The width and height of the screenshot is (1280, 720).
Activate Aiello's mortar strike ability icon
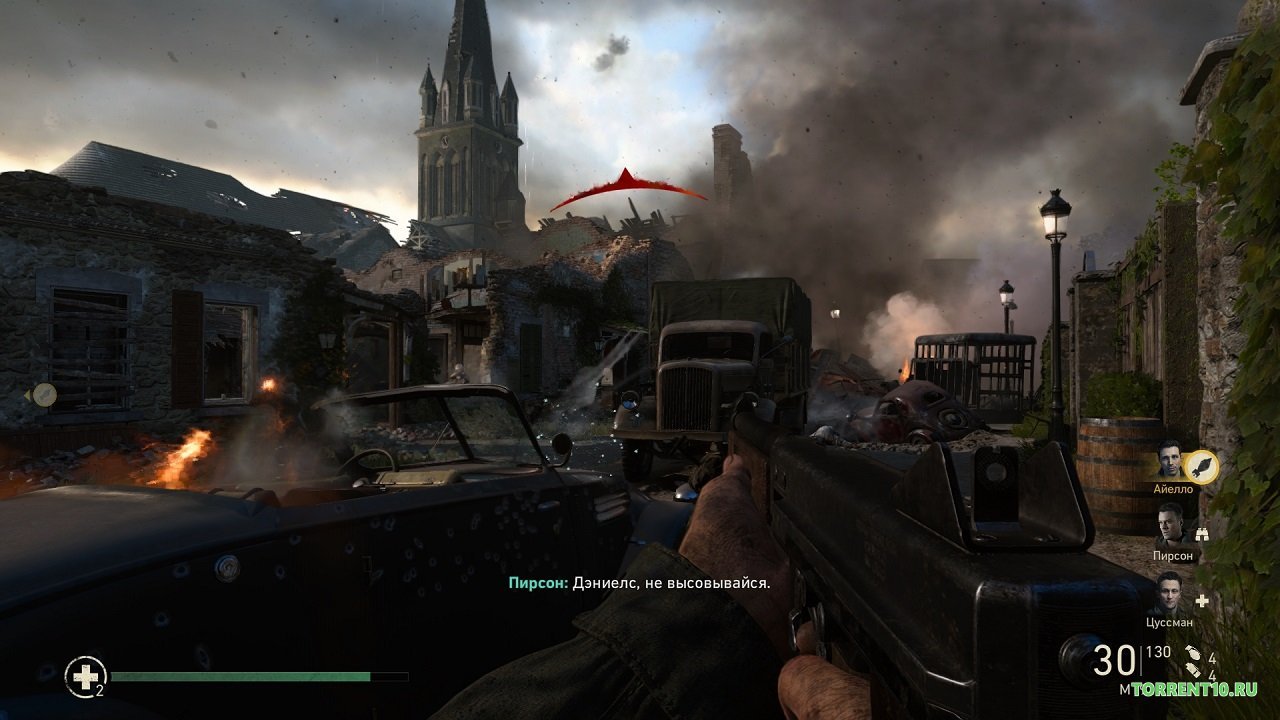tap(1201, 467)
